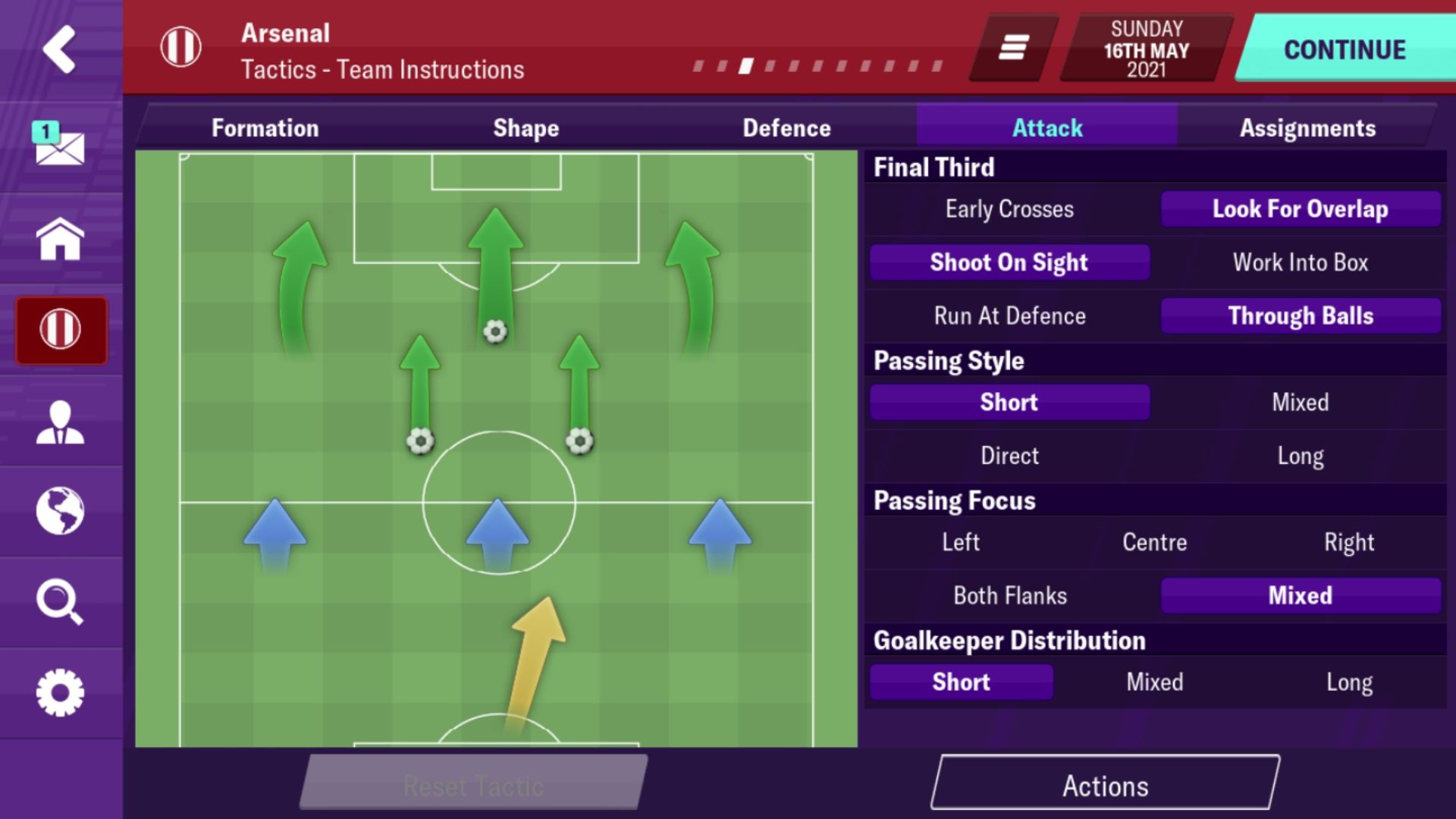
Task: Open the Defence tab
Action: [786, 127]
